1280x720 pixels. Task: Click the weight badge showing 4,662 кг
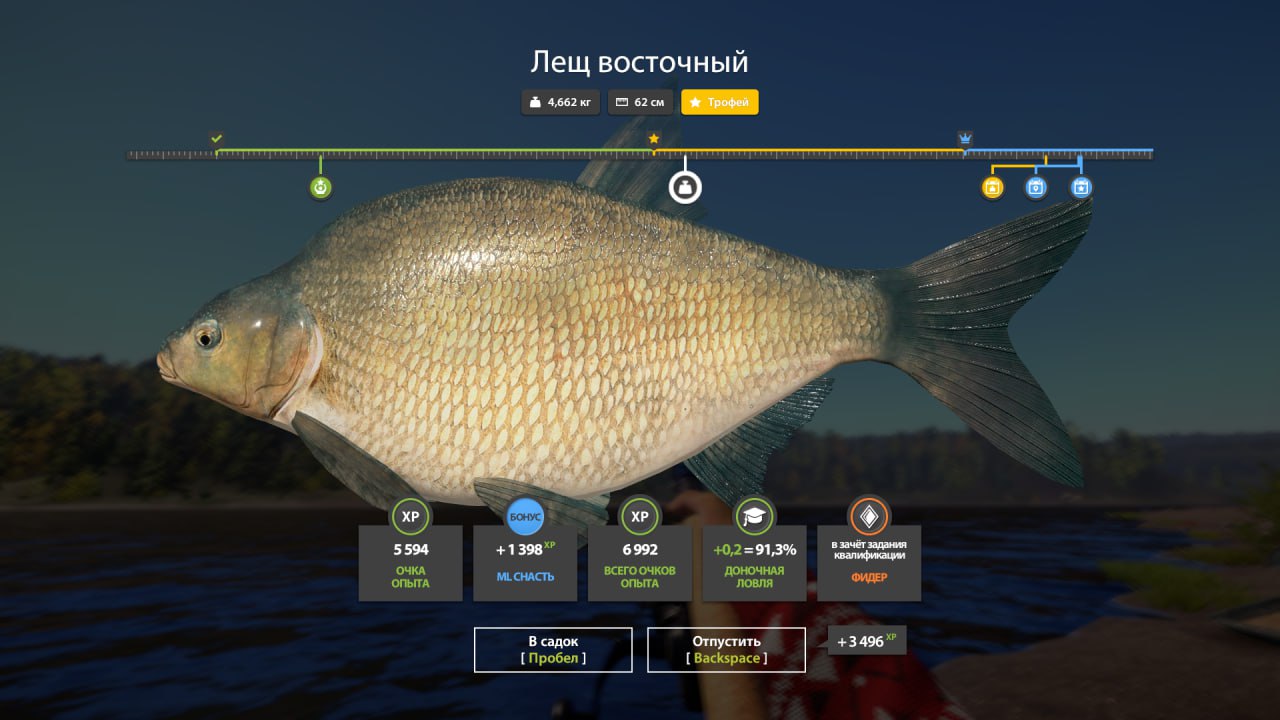560,102
